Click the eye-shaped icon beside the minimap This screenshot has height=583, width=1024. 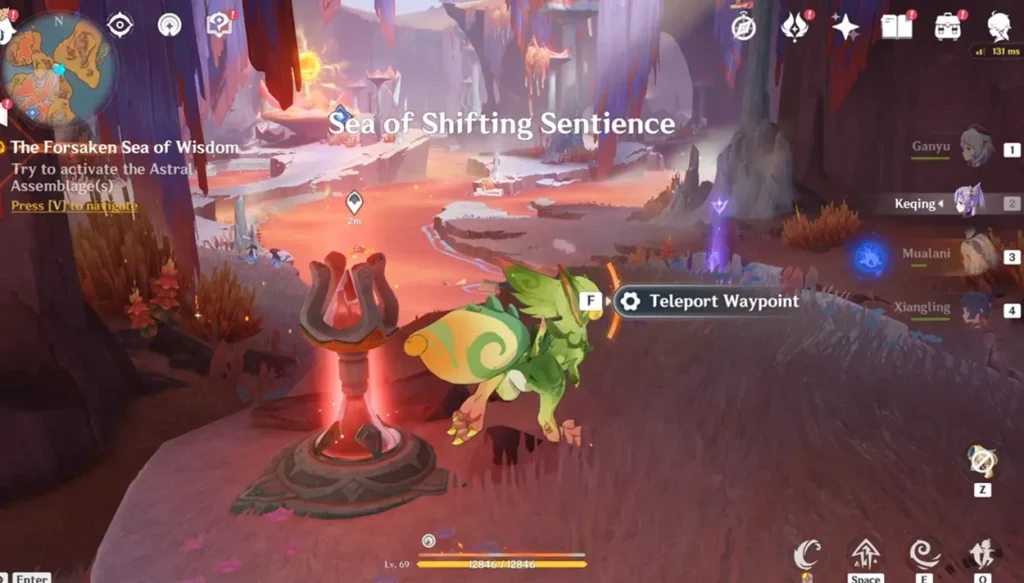pos(120,25)
